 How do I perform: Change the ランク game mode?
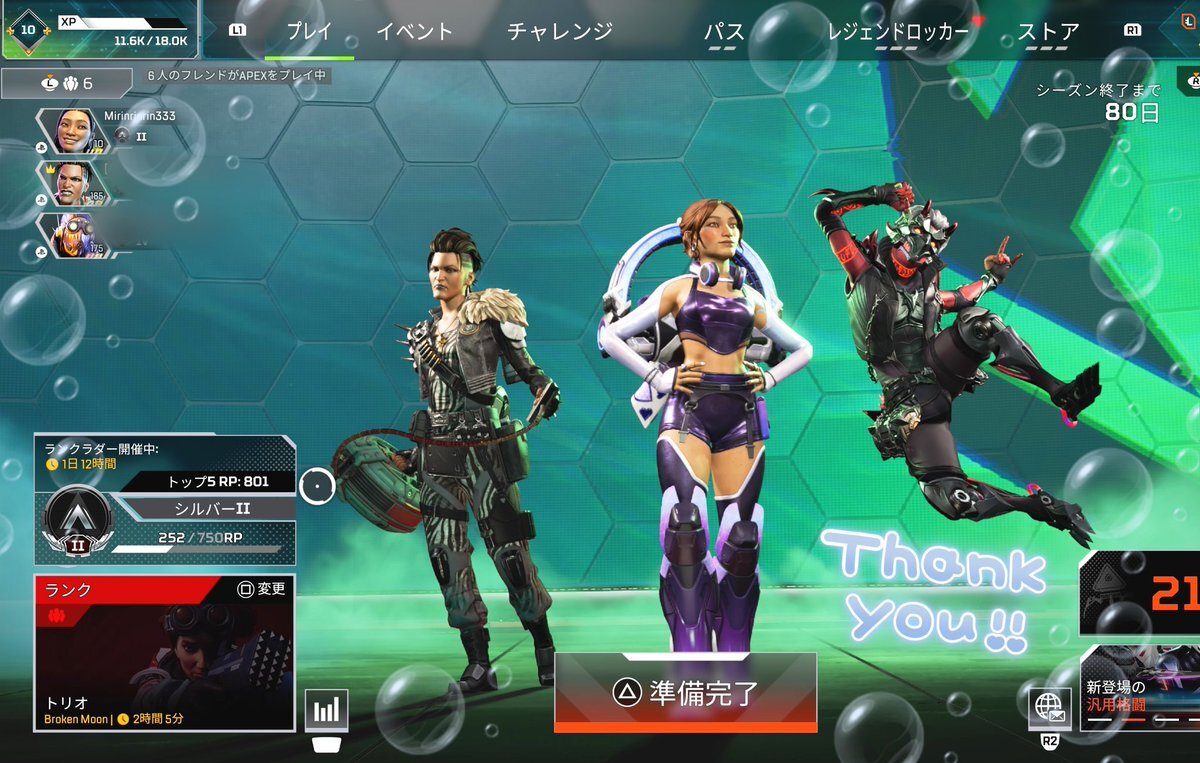[263, 589]
